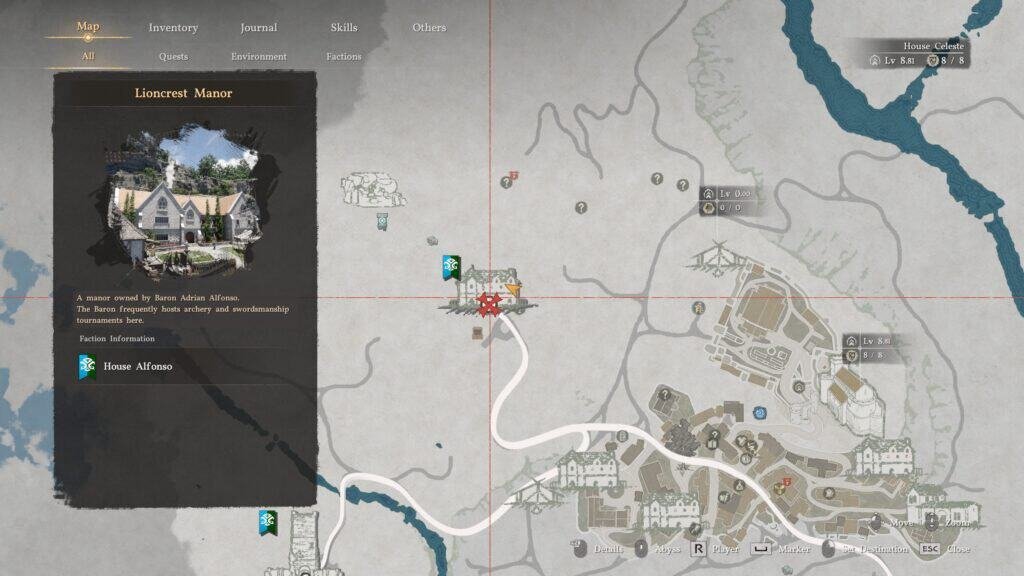Open the Journal tab

(259, 28)
